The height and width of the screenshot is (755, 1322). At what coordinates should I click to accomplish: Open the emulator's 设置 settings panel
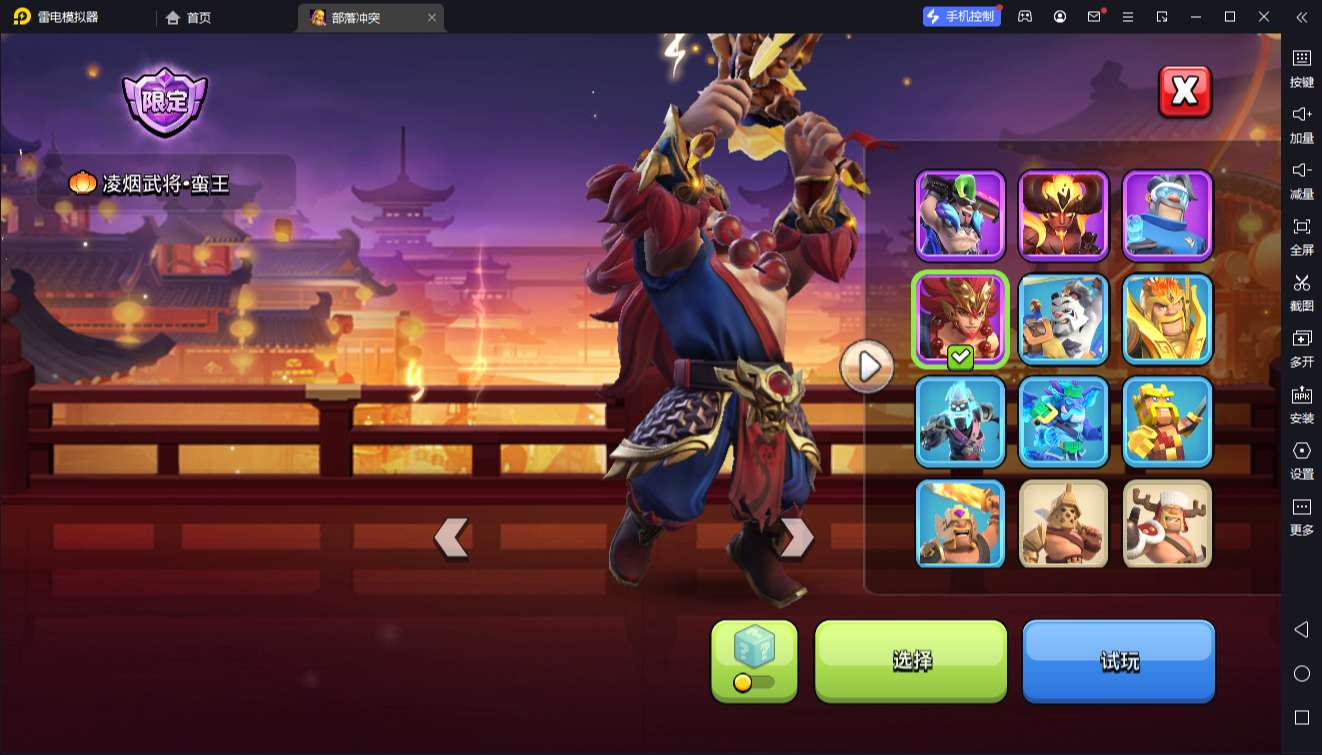pos(1301,459)
